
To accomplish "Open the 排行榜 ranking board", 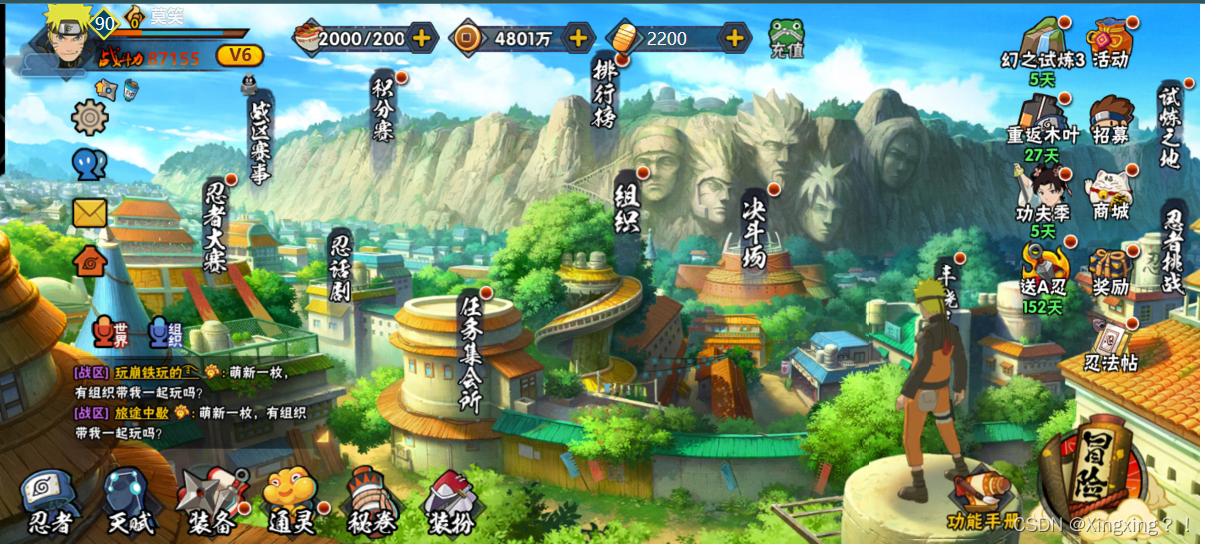I will pyautogui.click(x=605, y=92).
